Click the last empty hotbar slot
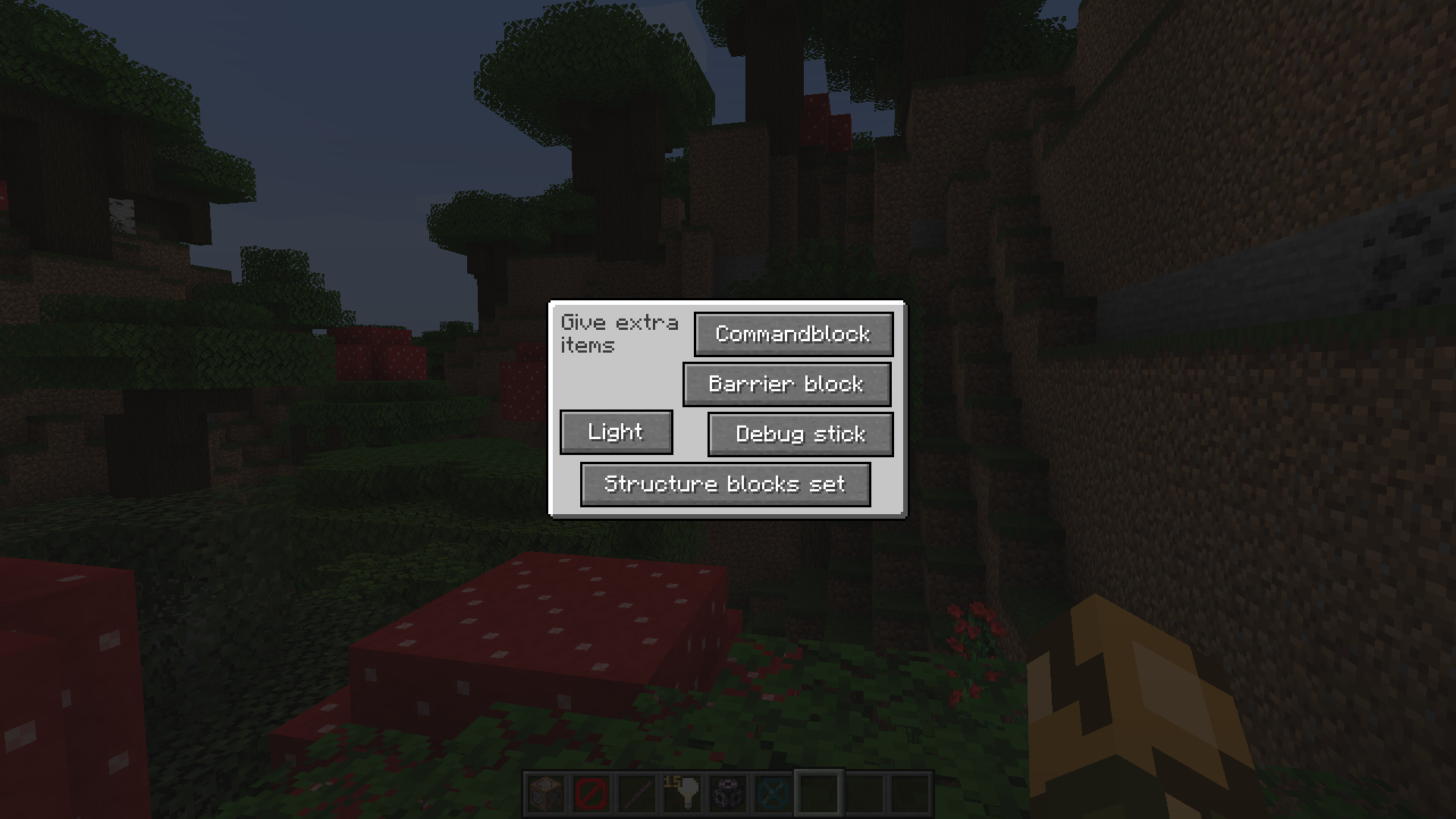 coord(910,794)
